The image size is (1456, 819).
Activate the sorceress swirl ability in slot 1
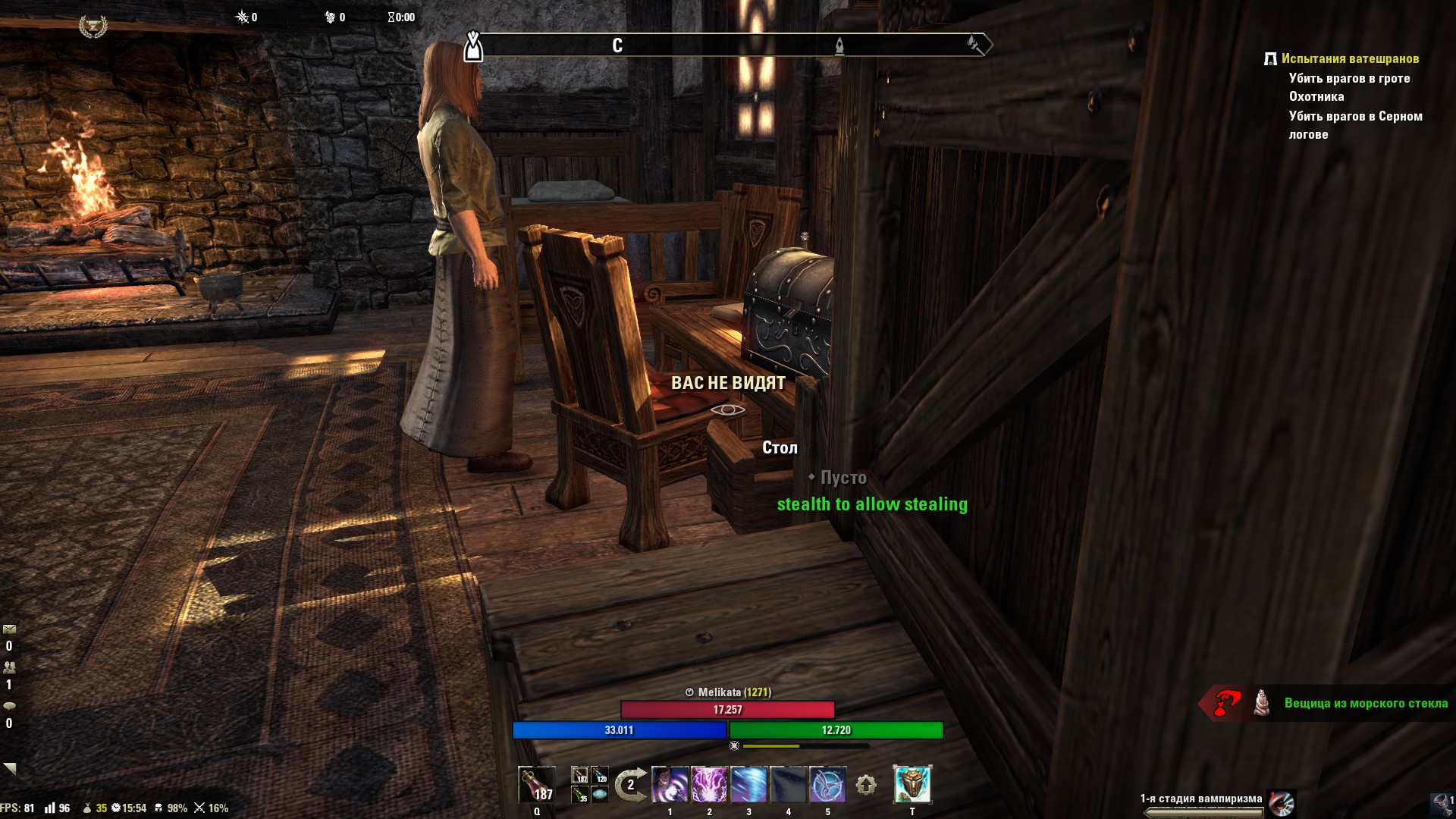click(x=670, y=785)
